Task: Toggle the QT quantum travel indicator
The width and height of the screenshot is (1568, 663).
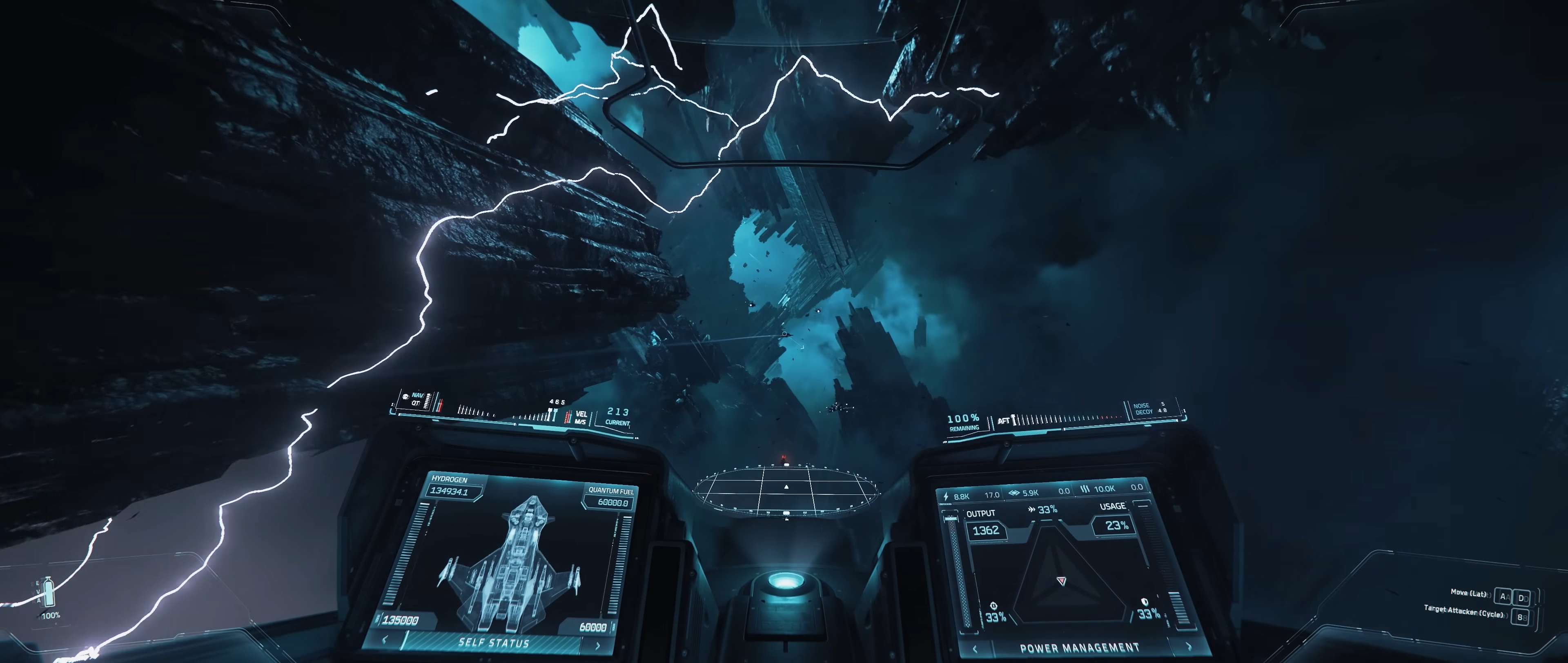Action: pos(416,403)
